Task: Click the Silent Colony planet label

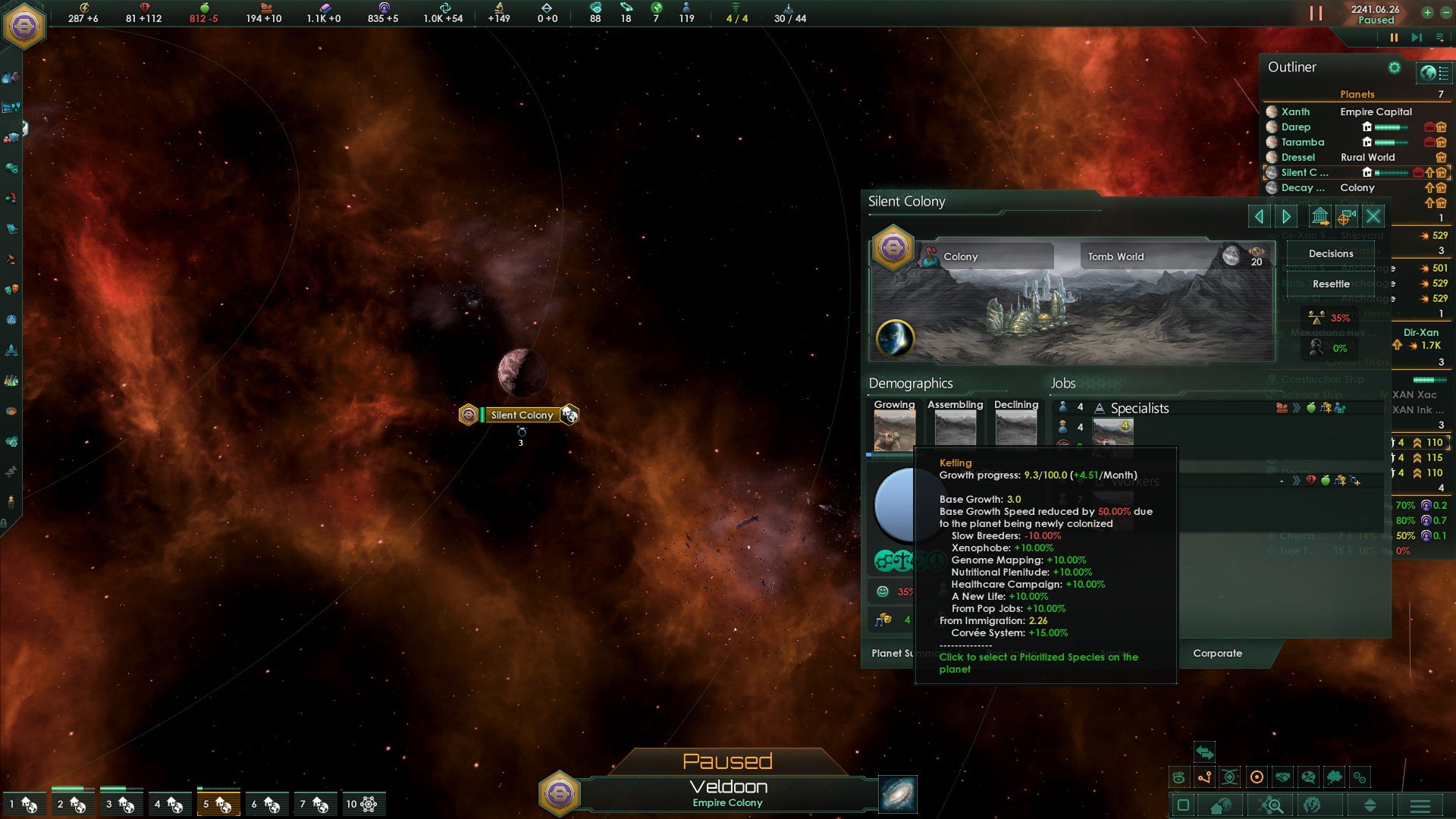Action: pyautogui.click(x=522, y=415)
